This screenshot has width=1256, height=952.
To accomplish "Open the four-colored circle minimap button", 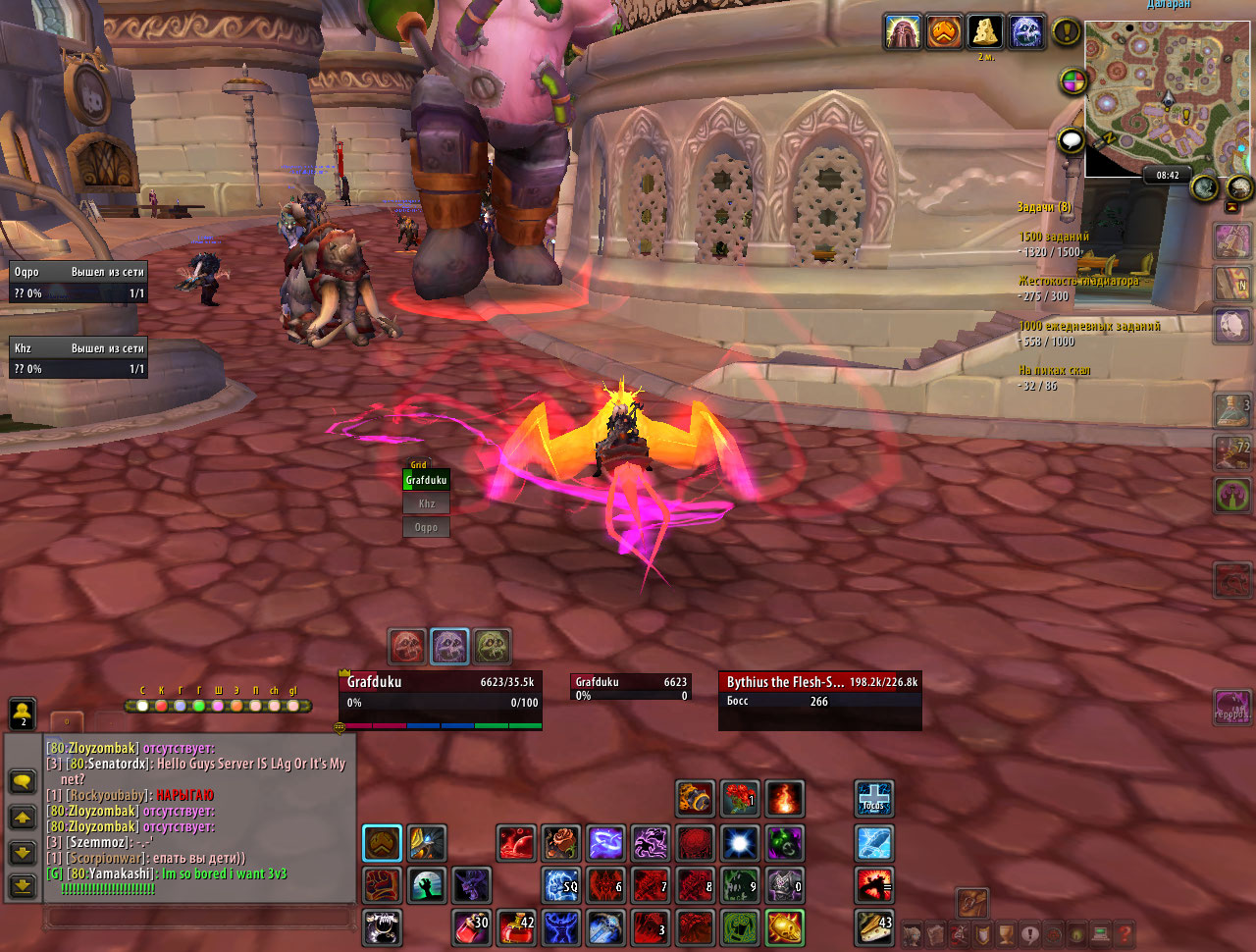I will [x=1073, y=81].
